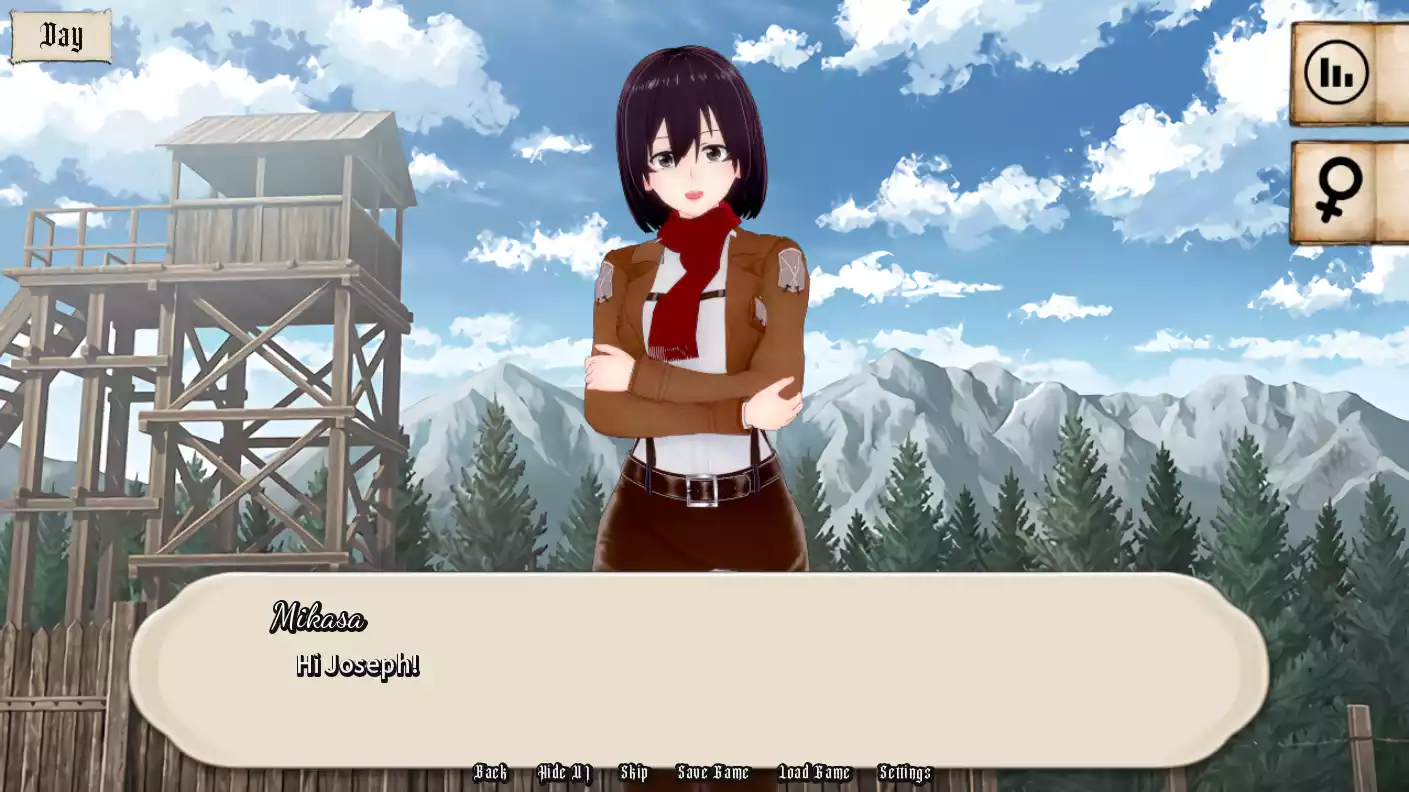
Task: View the female characters screen via gender icon
Action: [1340, 186]
